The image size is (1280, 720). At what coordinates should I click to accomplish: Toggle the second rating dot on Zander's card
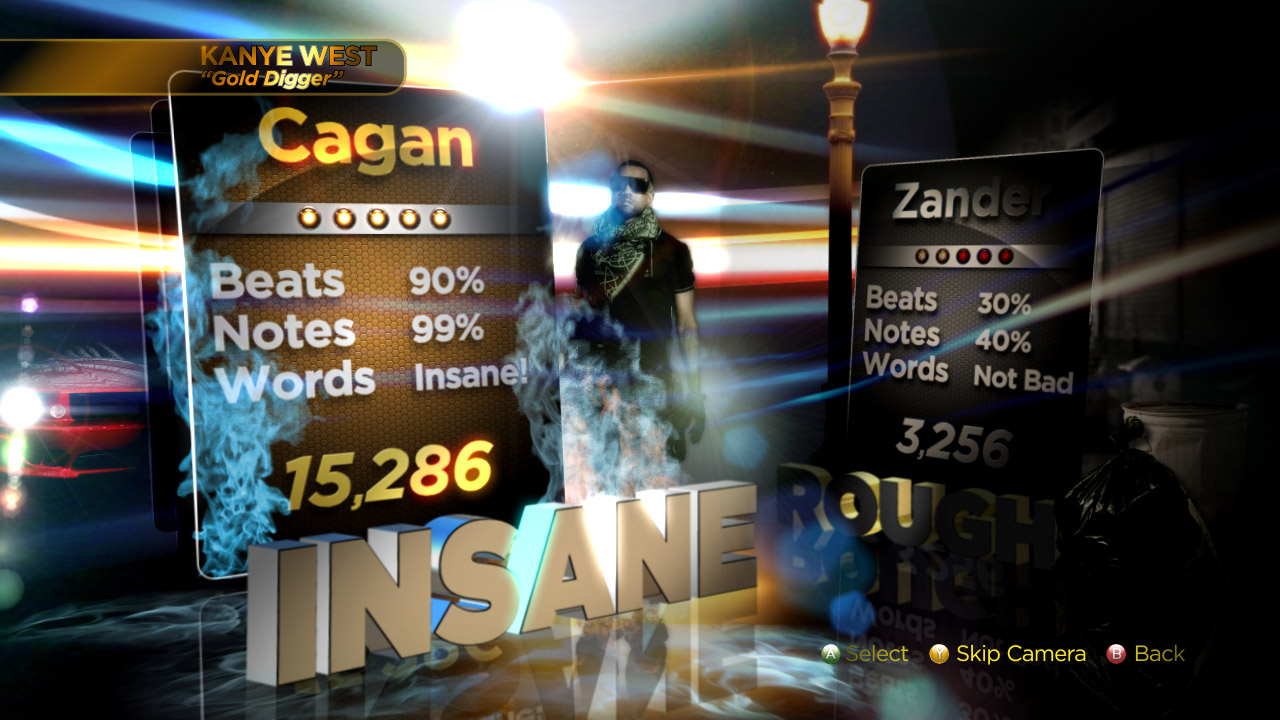click(942, 256)
